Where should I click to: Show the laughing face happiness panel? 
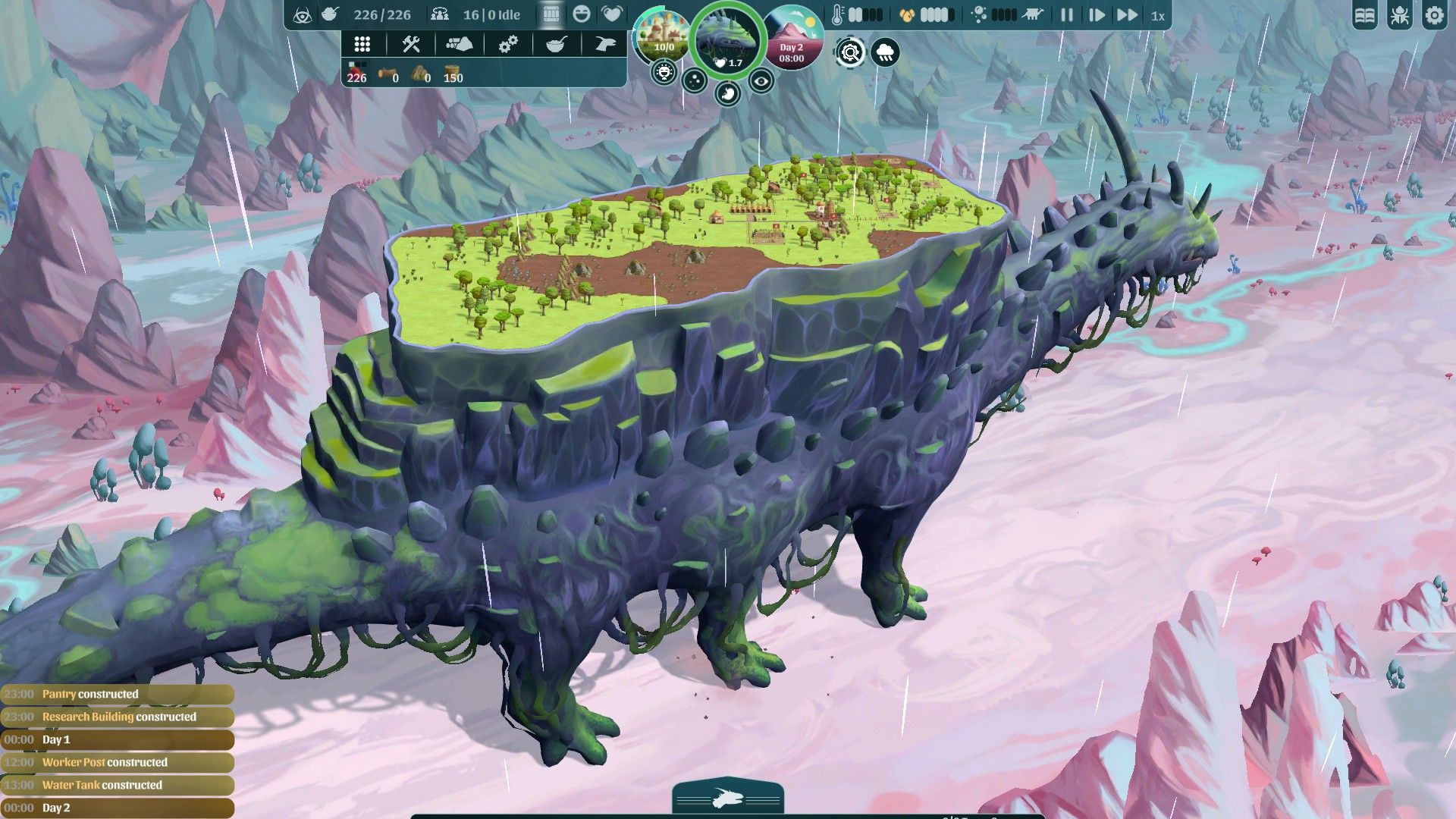(582, 14)
